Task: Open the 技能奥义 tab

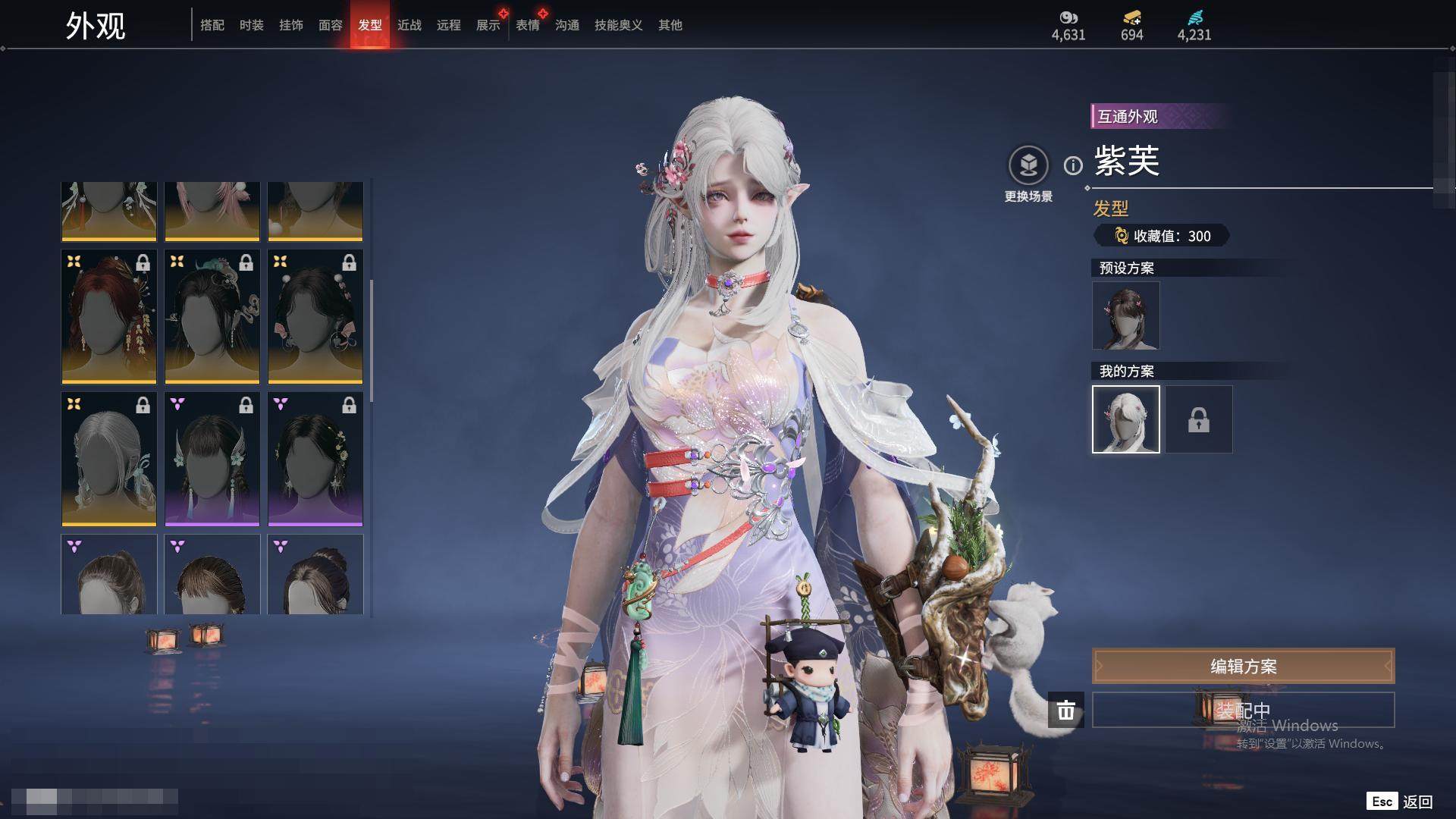Action: pos(619,25)
